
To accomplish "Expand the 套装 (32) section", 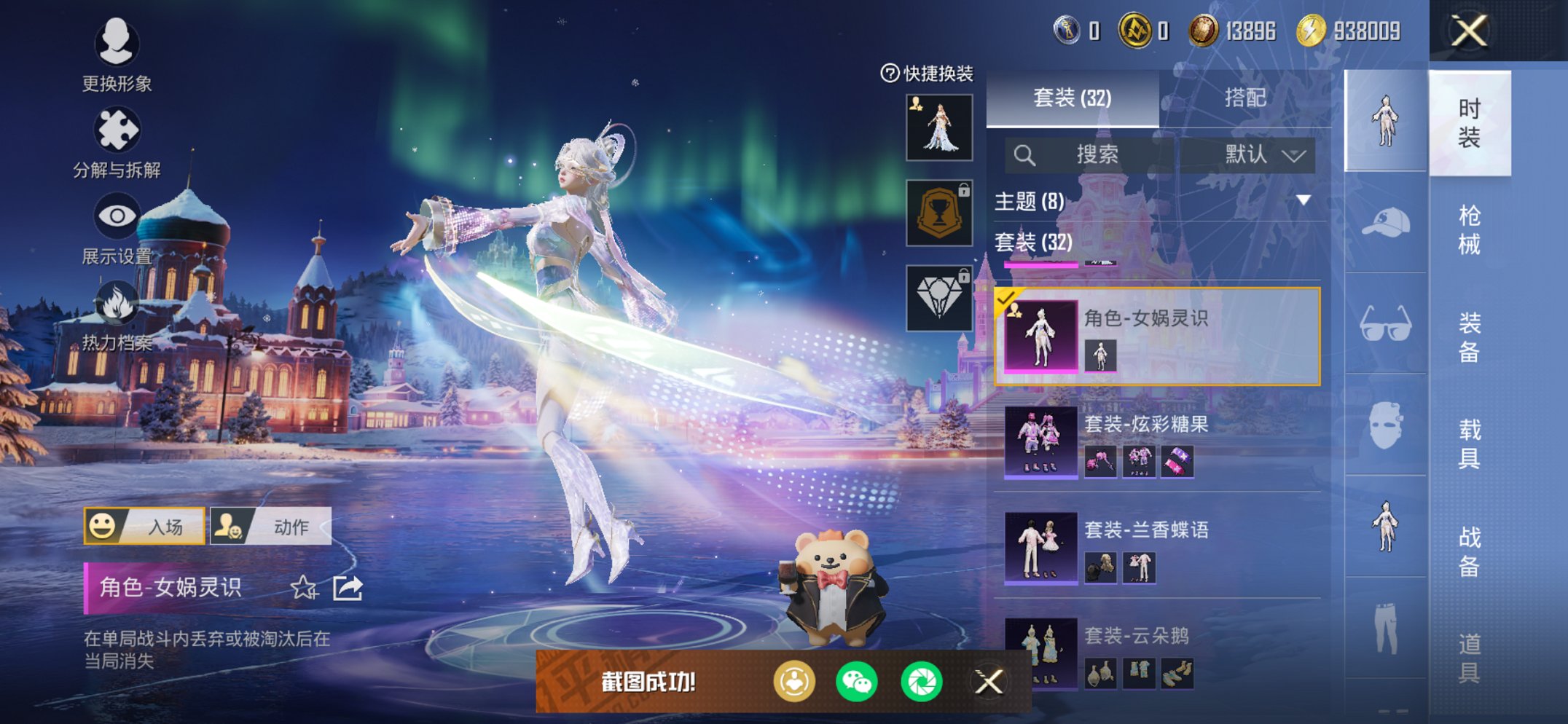I will pos(1030,243).
